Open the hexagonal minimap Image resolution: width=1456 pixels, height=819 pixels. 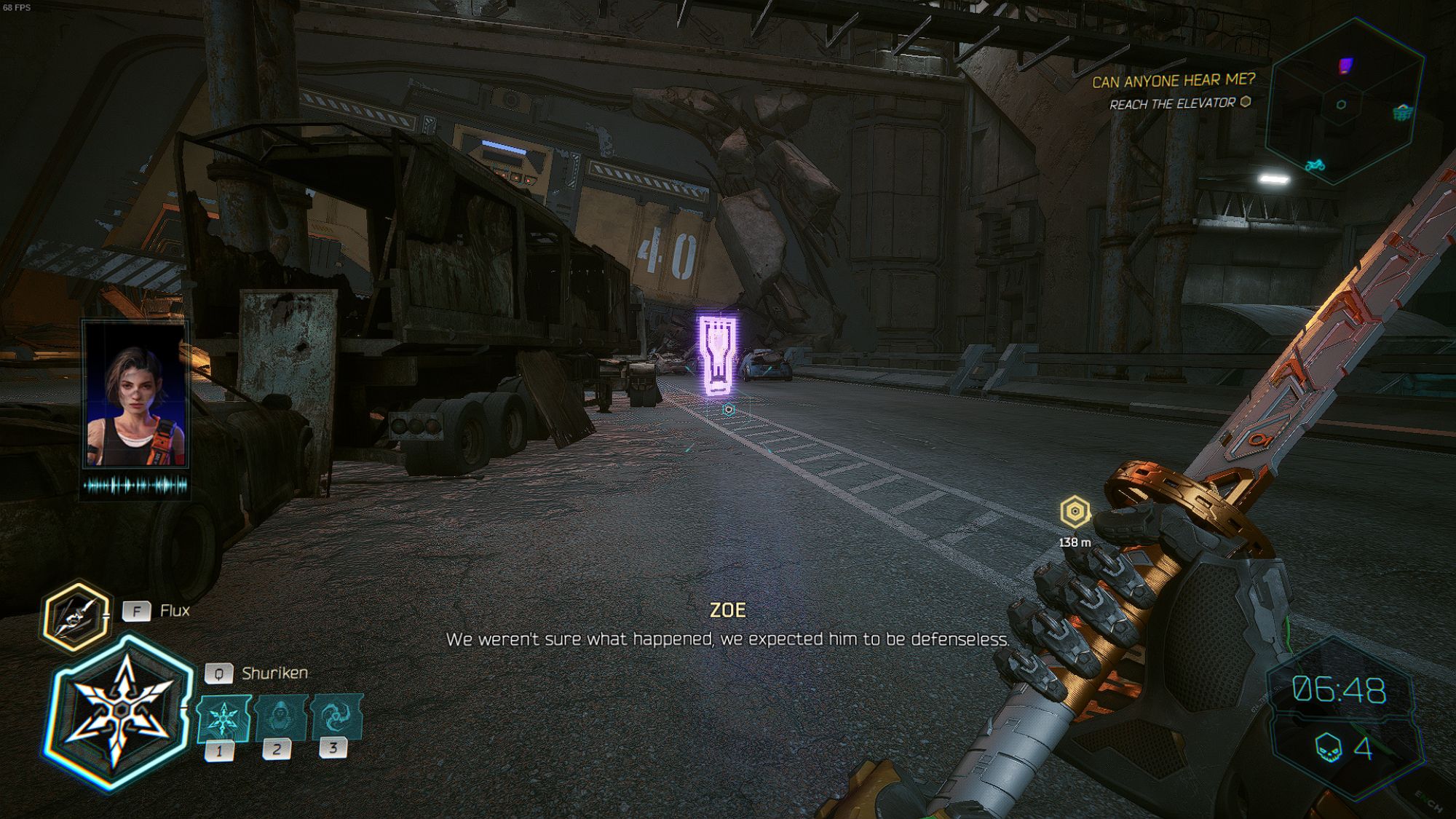1344,103
